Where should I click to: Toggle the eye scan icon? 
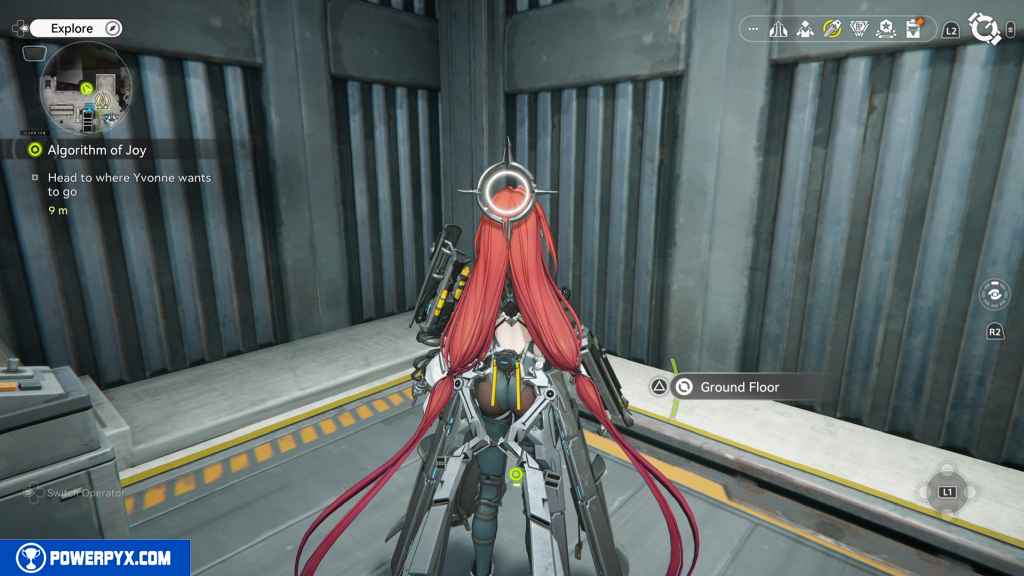point(994,296)
